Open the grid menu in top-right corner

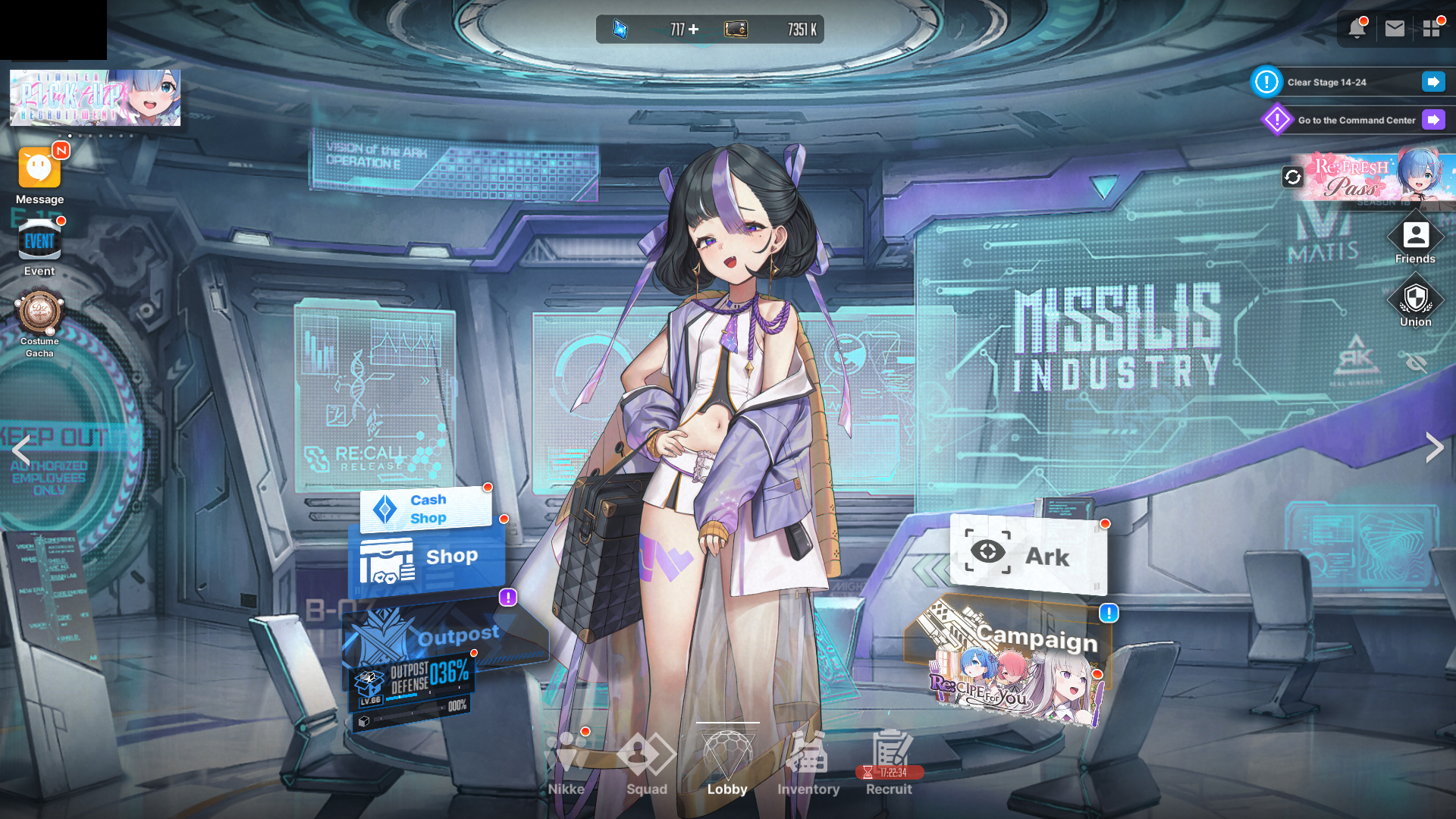click(1432, 29)
